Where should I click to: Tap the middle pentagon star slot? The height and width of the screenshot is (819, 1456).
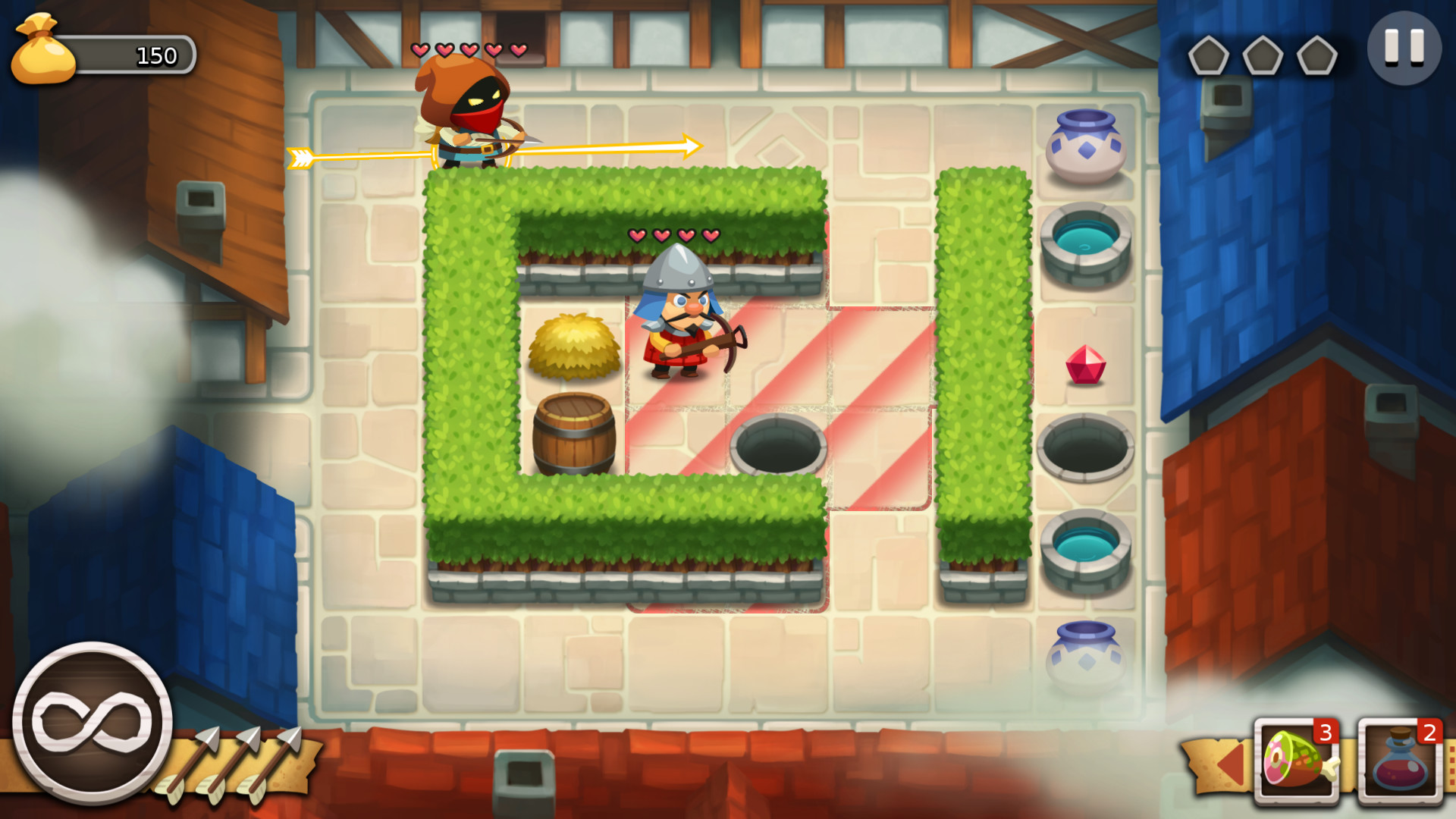coord(1263,55)
